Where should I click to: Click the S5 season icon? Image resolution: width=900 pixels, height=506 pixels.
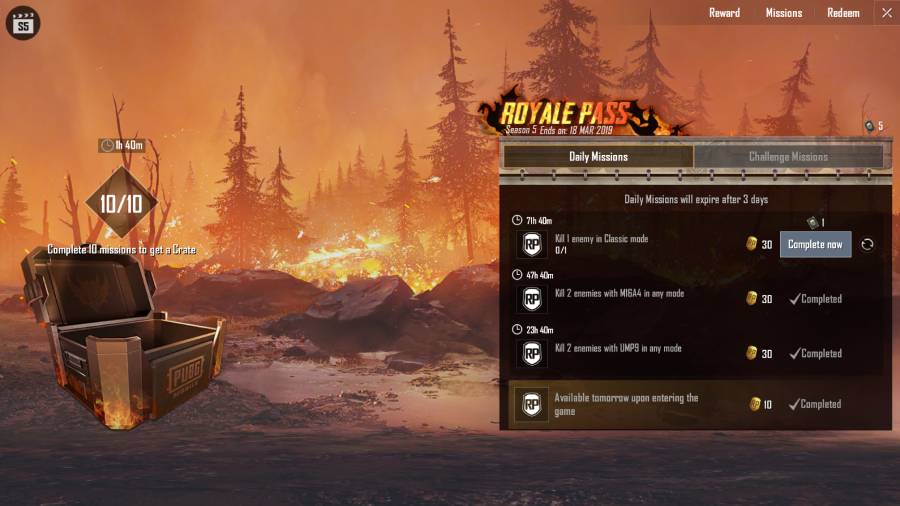point(22,22)
